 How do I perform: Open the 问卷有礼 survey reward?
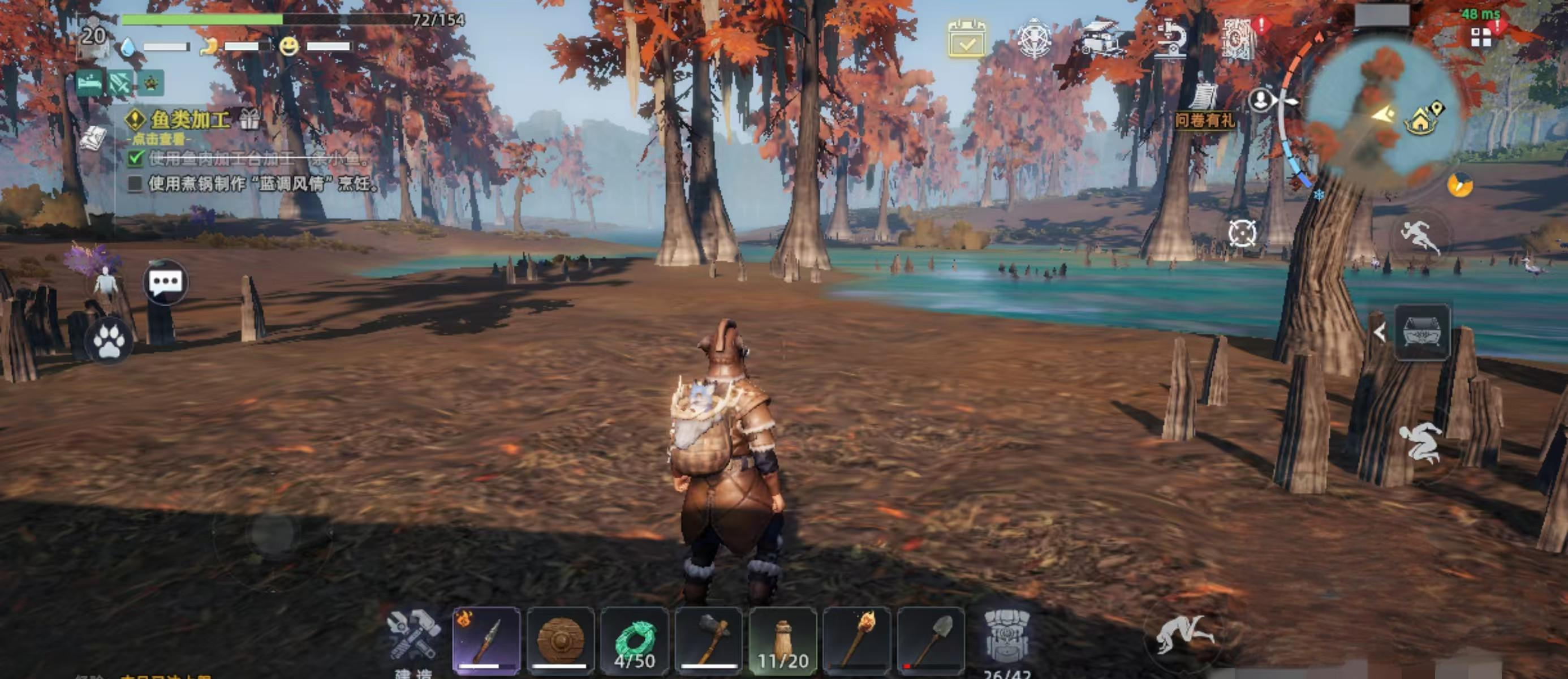[1205, 108]
